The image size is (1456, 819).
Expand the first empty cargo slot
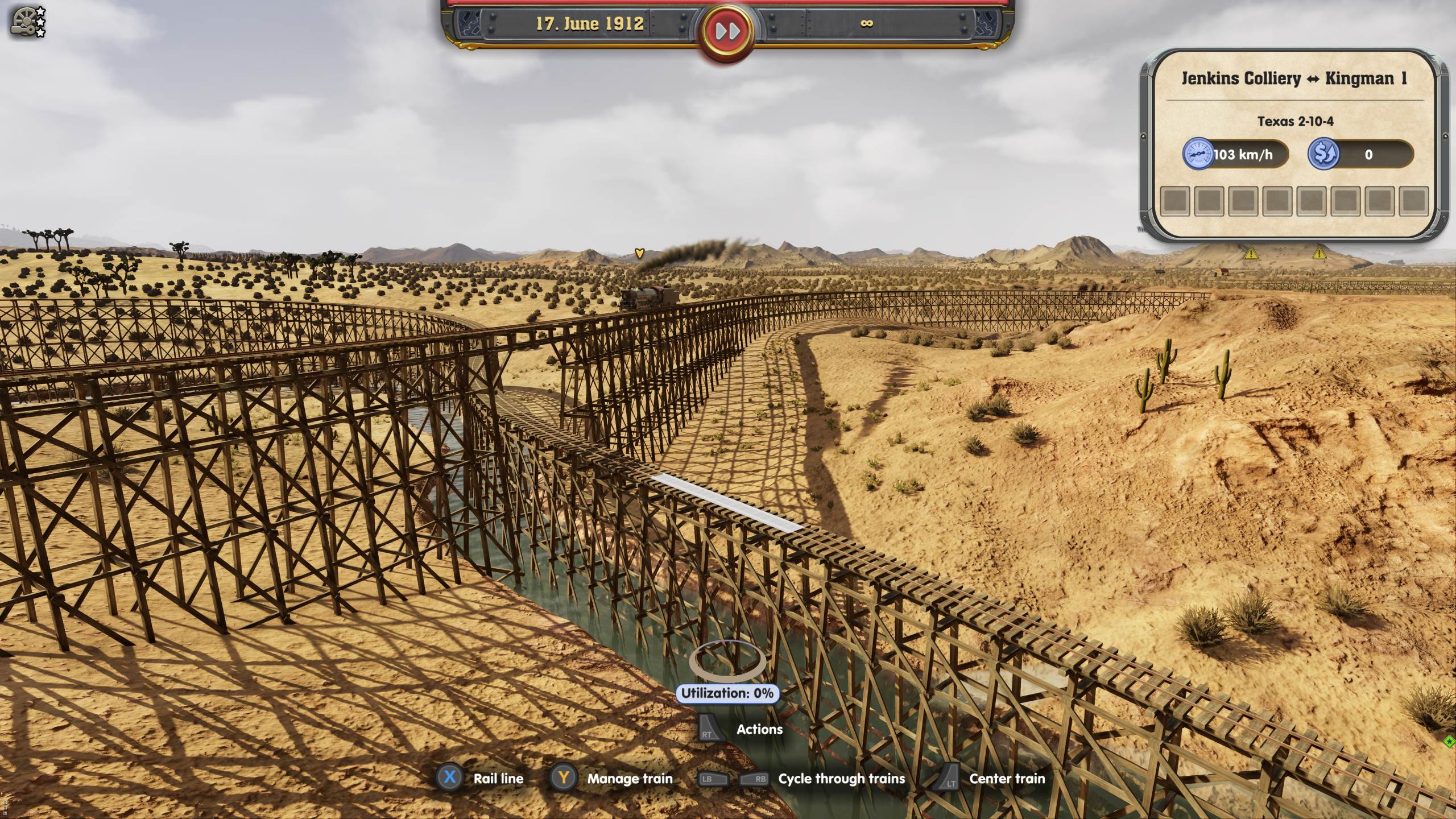[x=1176, y=201]
